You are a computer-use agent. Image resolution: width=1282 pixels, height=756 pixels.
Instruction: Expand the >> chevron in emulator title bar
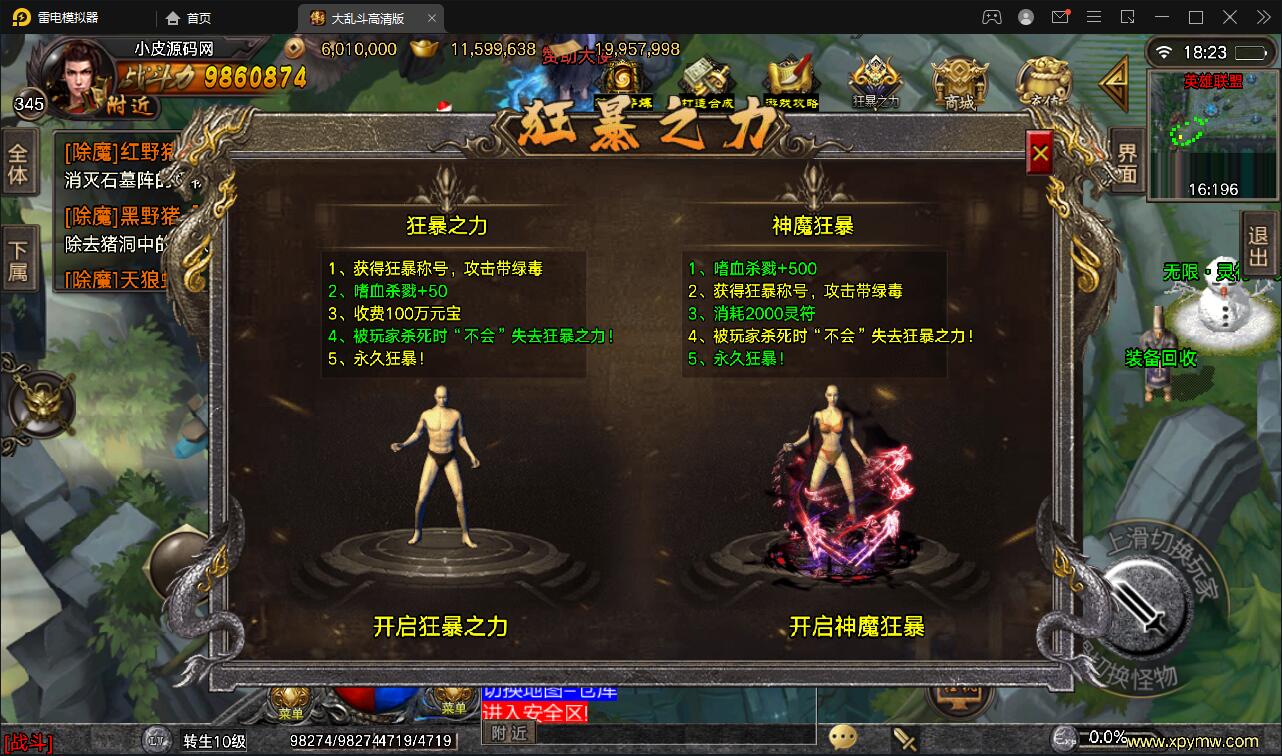pos(1260,16)
